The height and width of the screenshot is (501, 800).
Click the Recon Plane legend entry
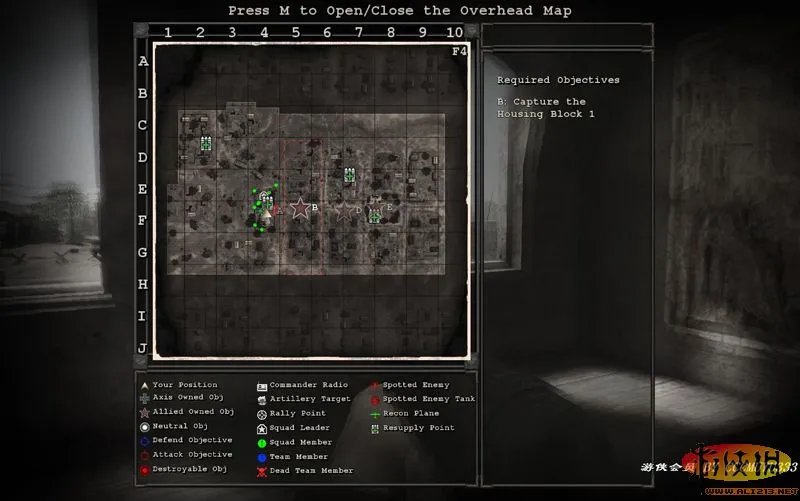411,413
